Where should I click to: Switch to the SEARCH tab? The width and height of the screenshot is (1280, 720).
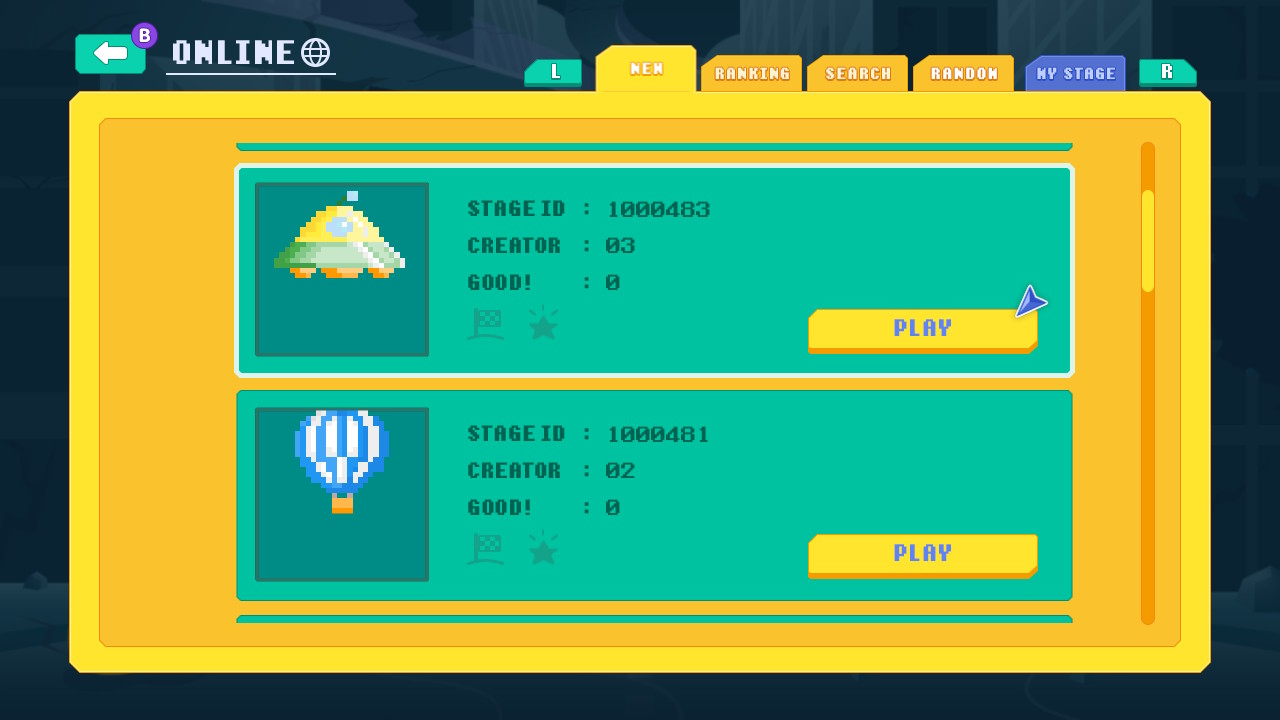point(857,73)
